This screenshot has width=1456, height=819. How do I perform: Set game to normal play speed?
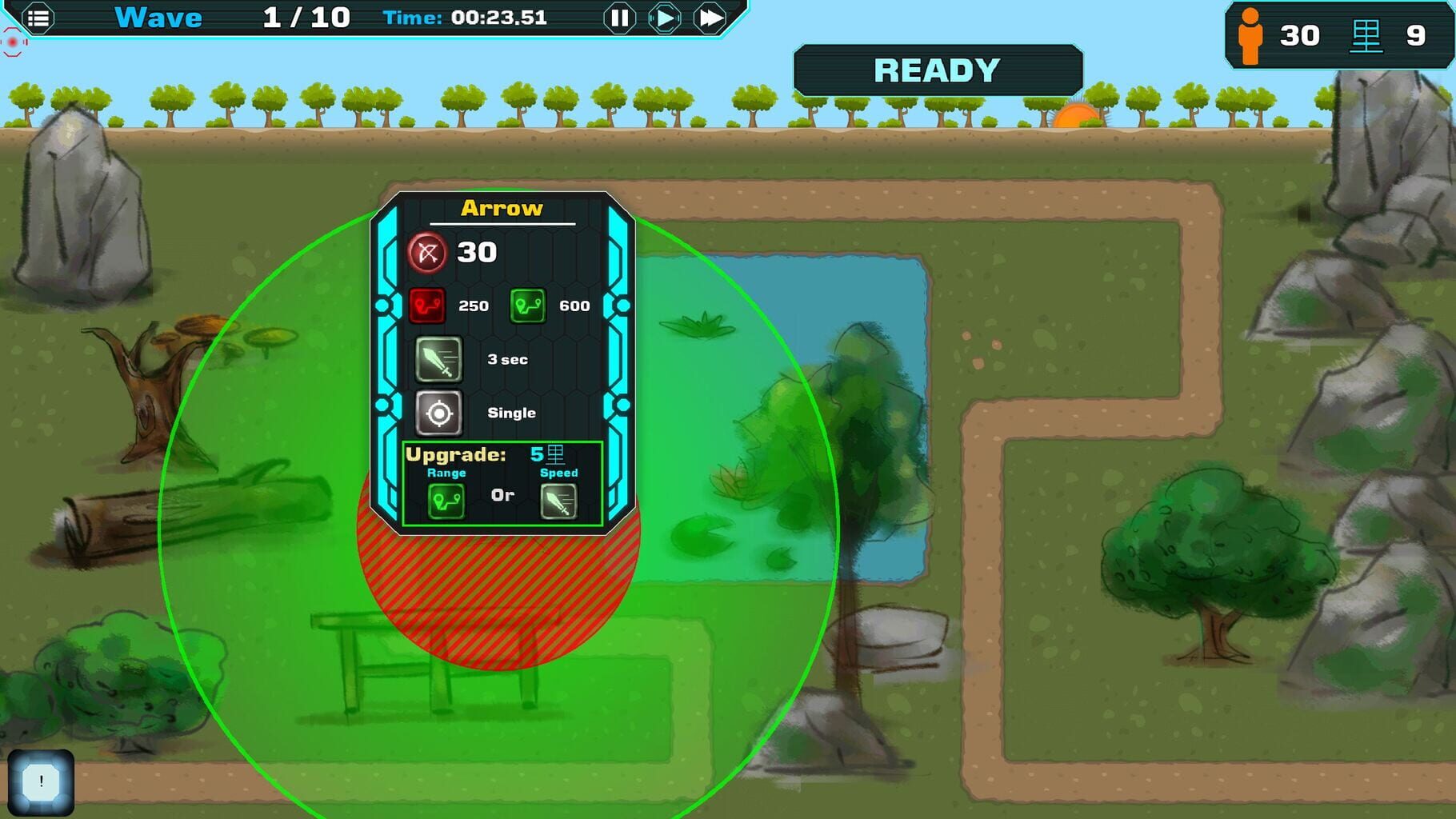click(664, 18)
